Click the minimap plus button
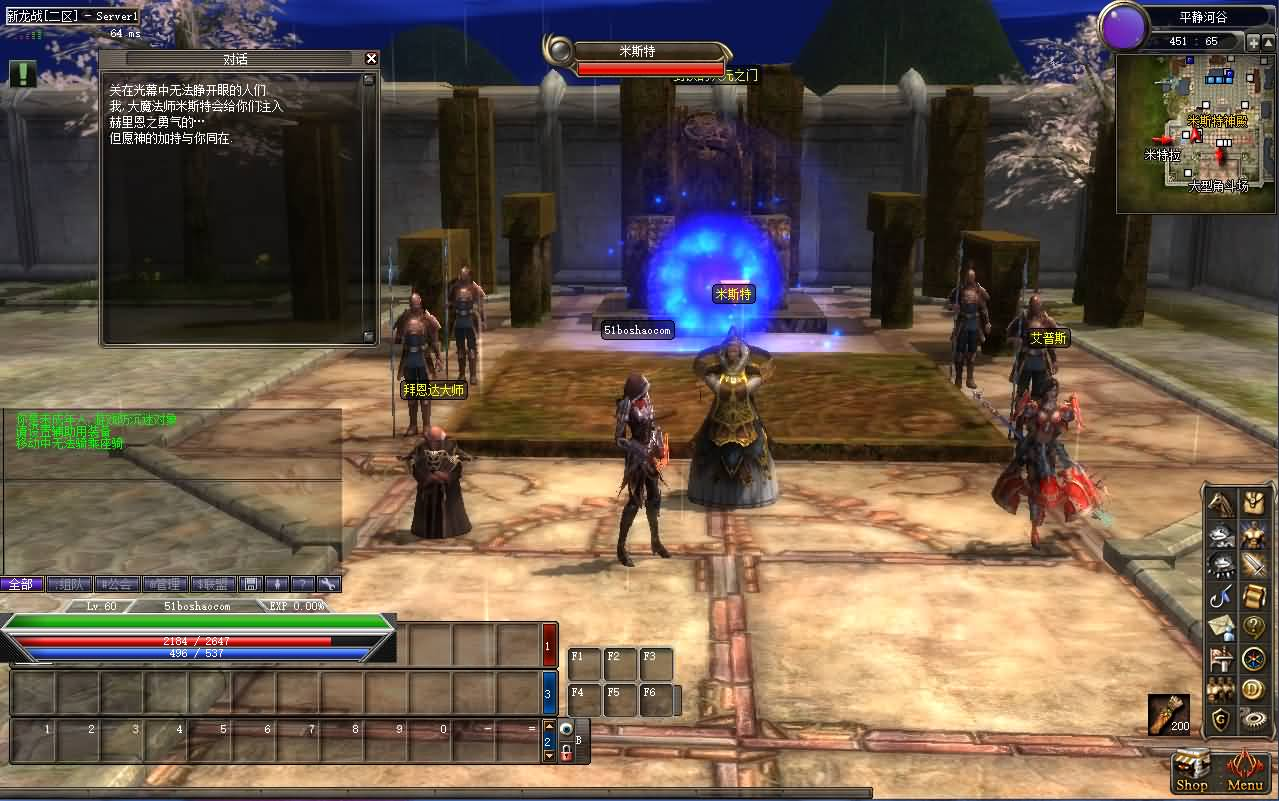Screen dimensions: 1279x801 (1254, 42)
